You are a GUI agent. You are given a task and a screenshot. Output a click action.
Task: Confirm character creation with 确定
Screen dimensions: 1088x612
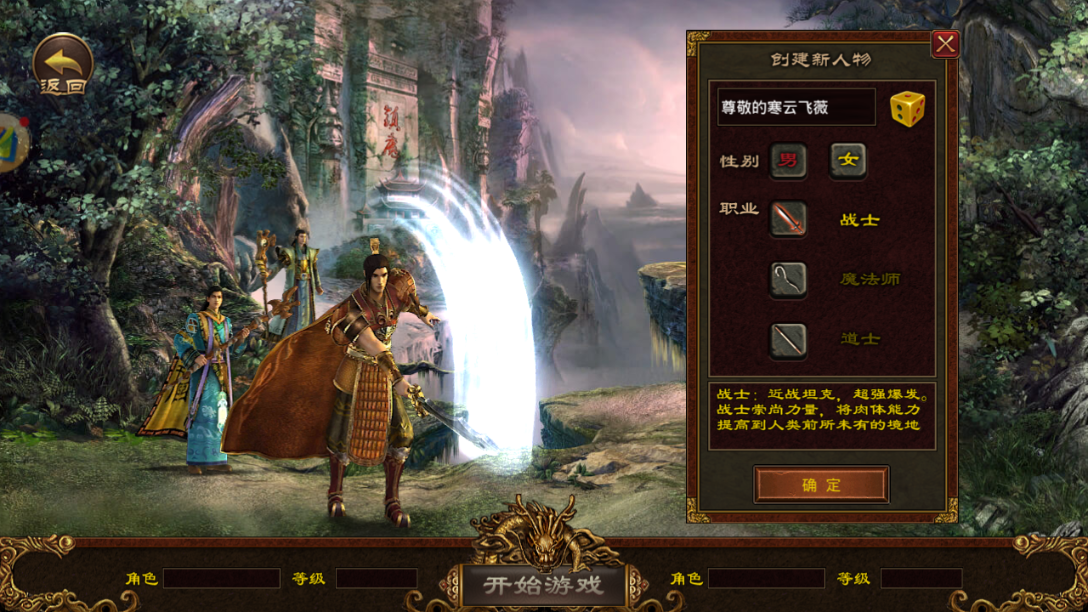[x=821, y=485]
